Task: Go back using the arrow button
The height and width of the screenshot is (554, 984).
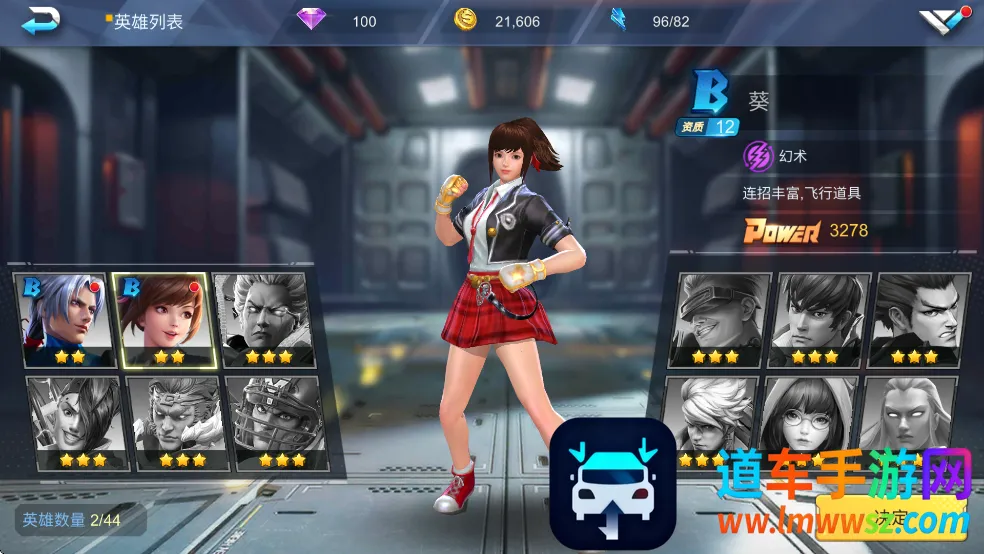Action: (x=41, y=20)
